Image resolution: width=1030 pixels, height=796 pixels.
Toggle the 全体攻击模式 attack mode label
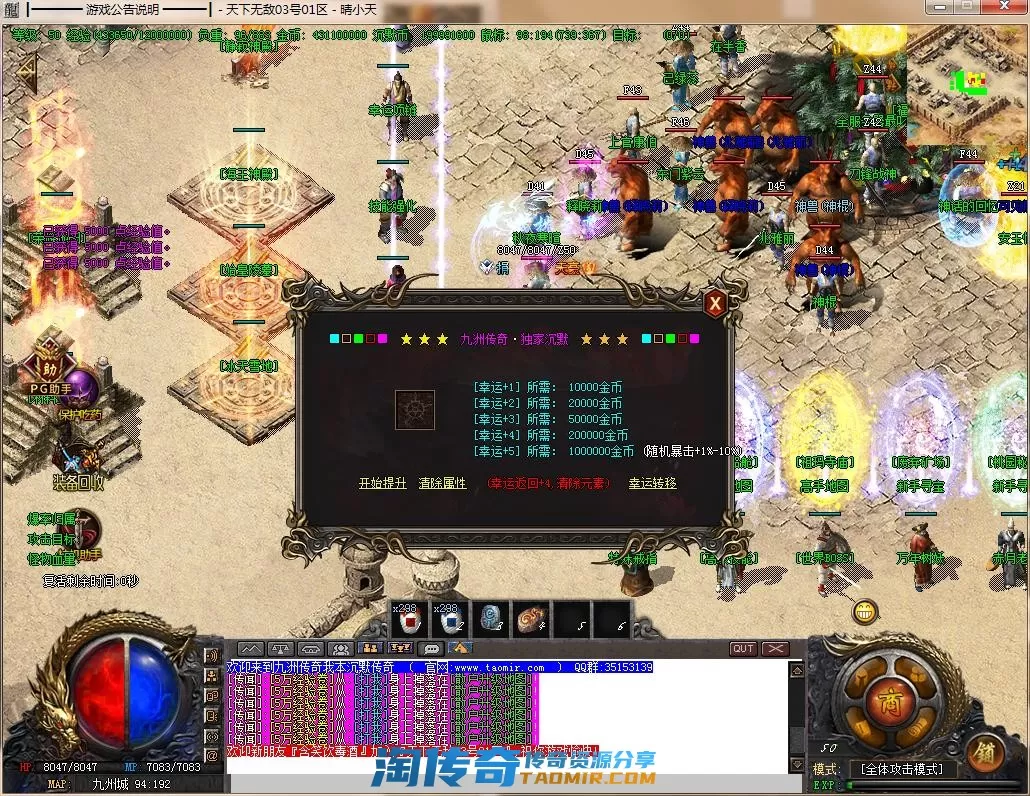pyautogui.click(x=902, y=769)
